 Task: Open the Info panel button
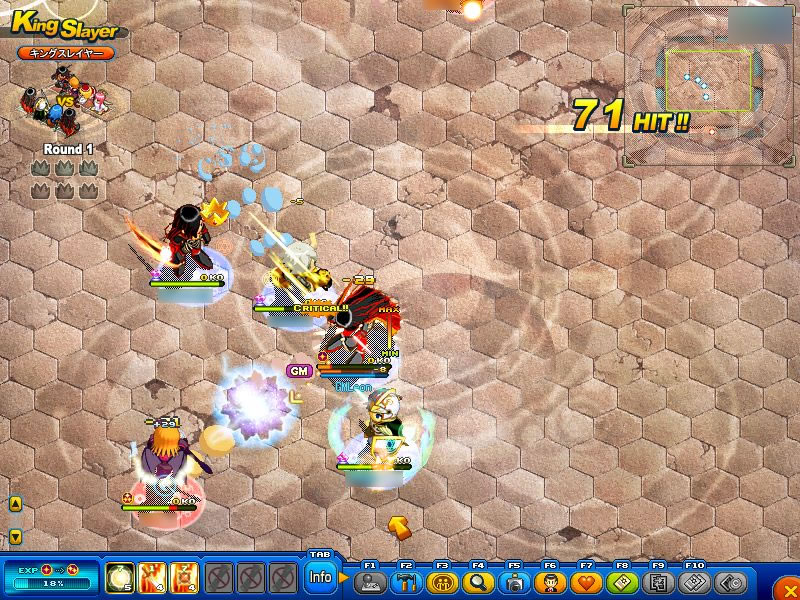pos(320,577)
